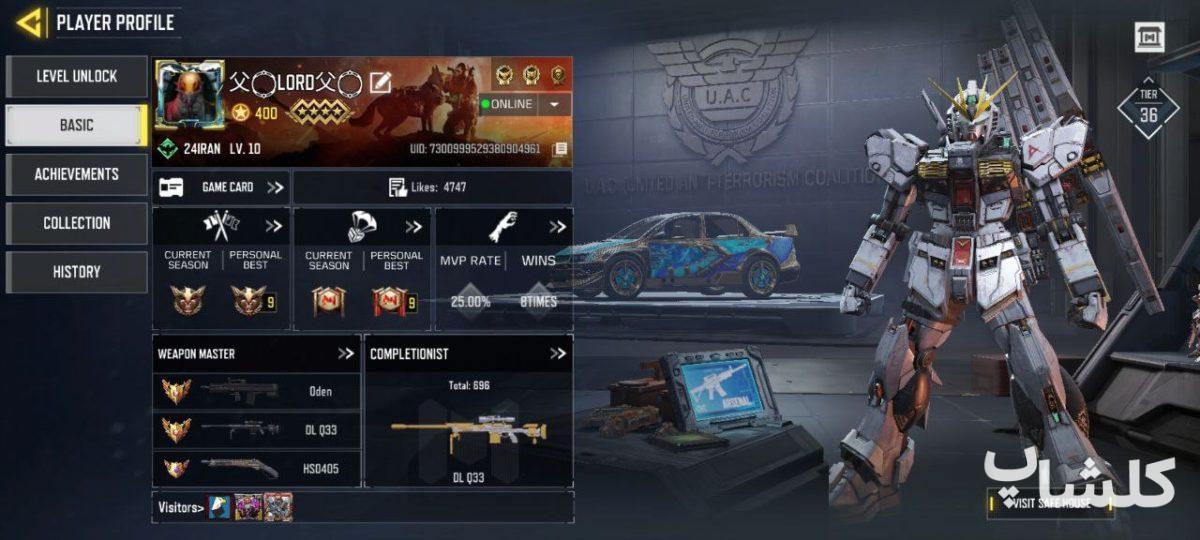Screen dimensions: 1200x540
Task: Expand the Completionist panel
Action: [x=558, y=353]
